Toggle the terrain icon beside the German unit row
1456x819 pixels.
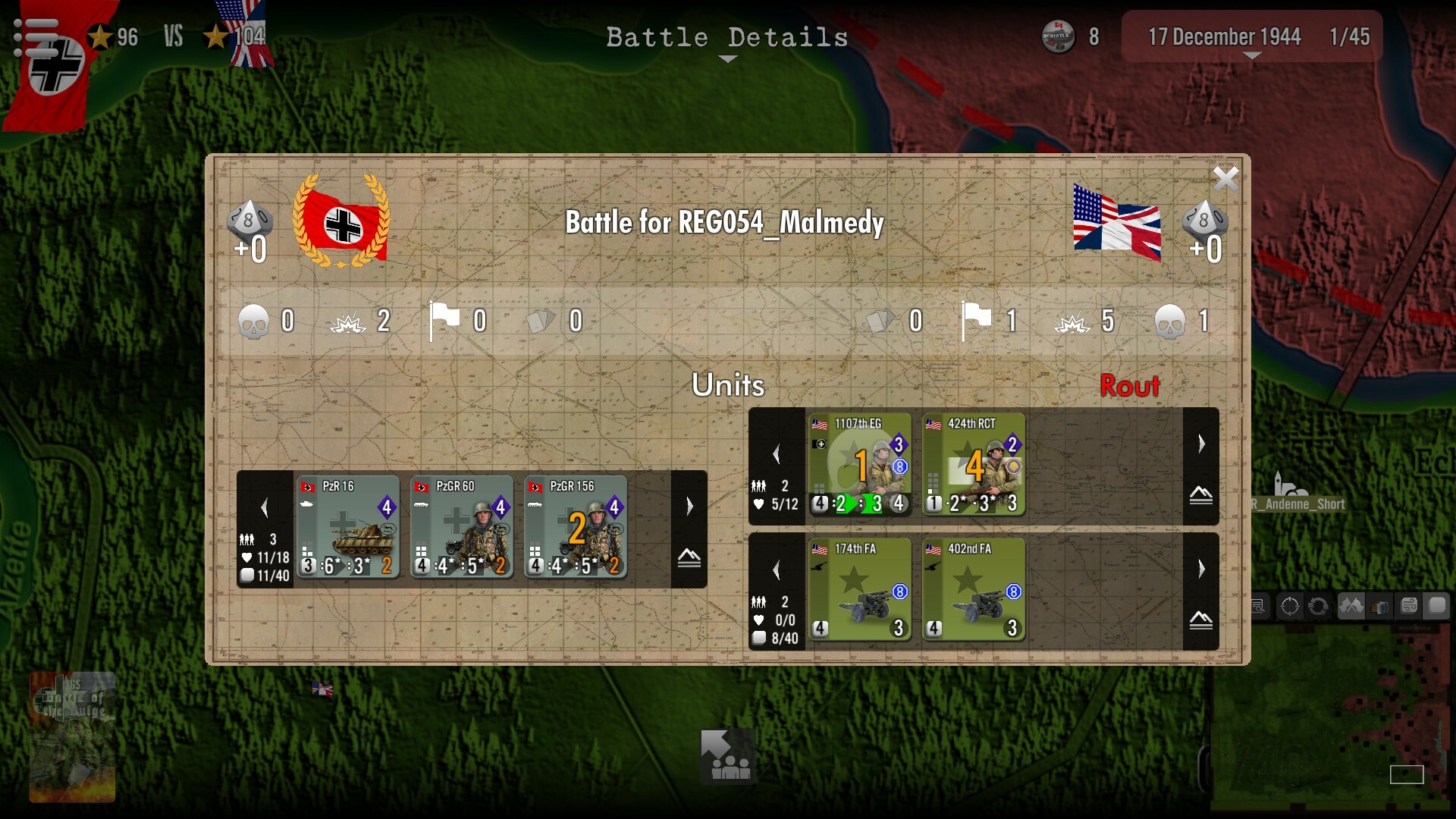(x=689, y=559)
